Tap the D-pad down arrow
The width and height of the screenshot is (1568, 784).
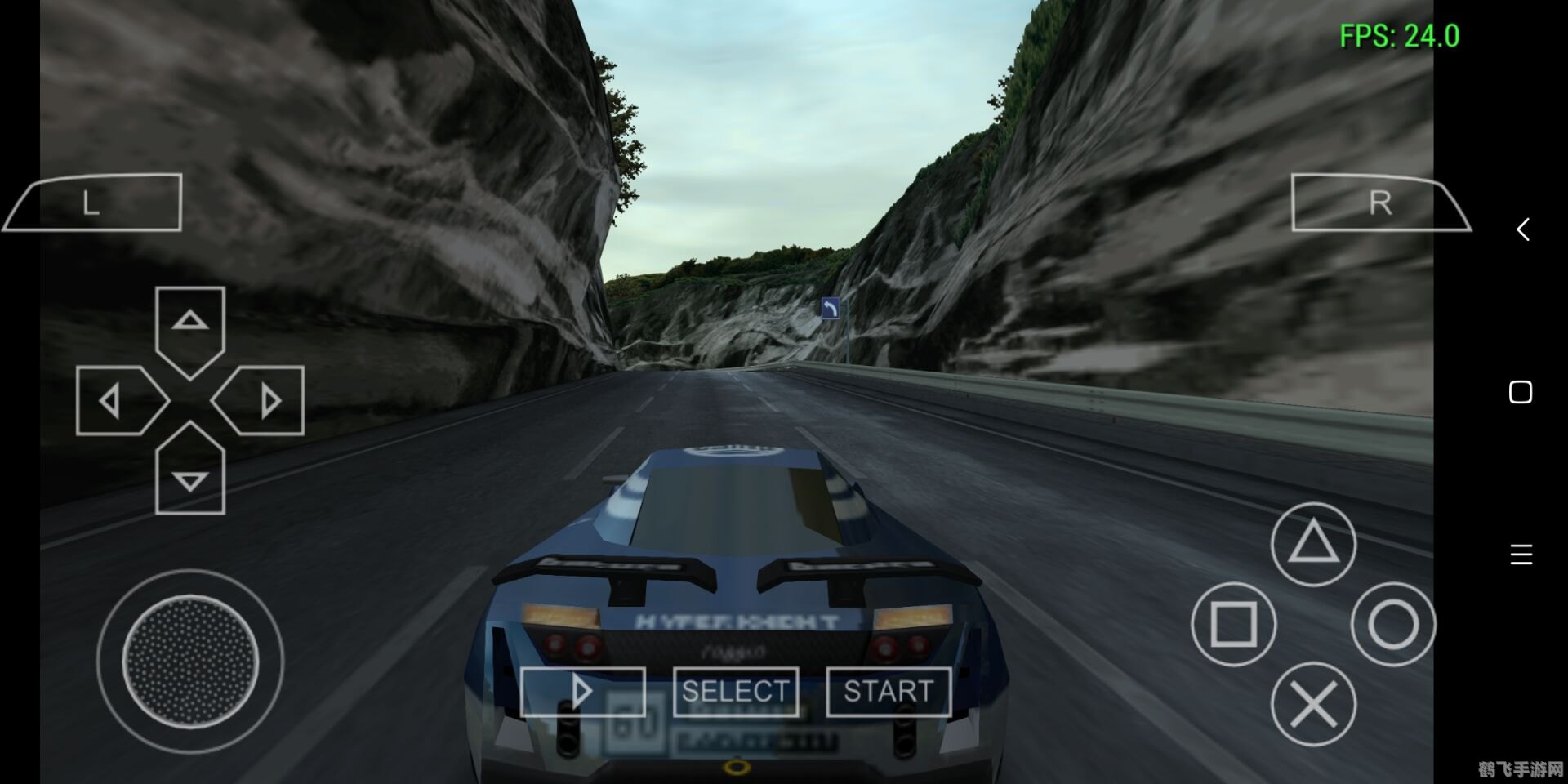(x=190, y=474)
